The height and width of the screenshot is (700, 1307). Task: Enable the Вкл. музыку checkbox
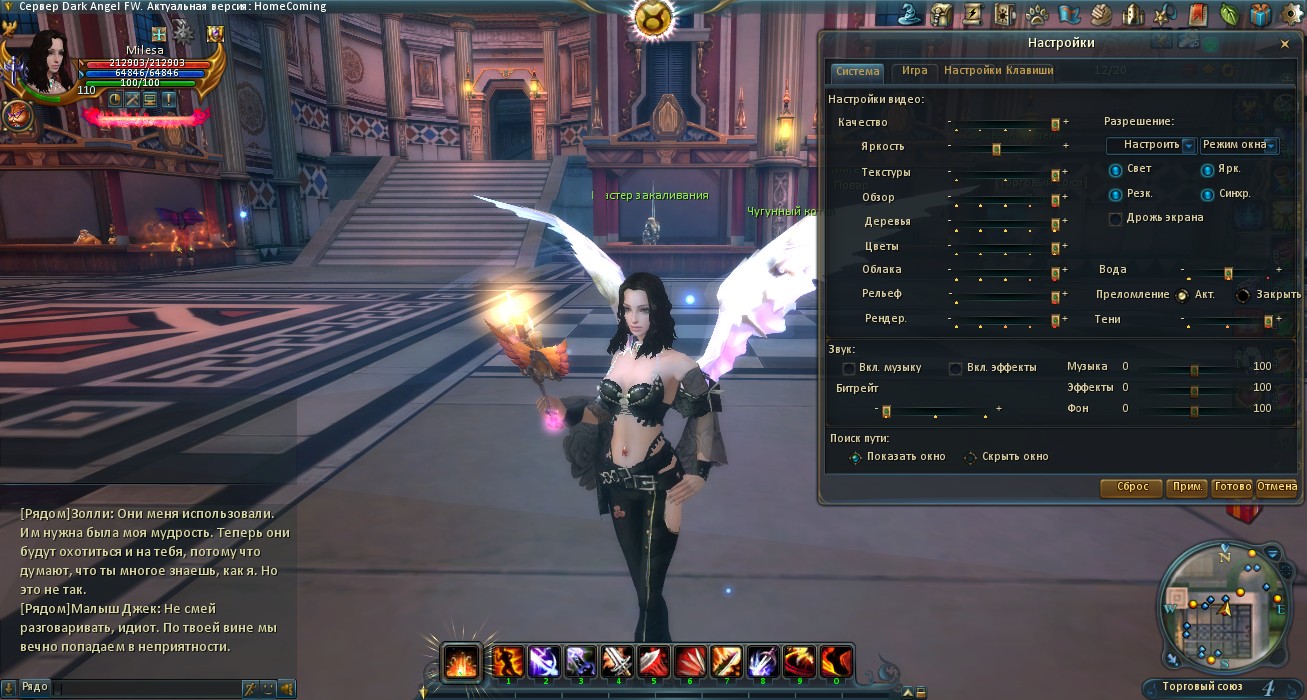pyautogui.click(x=849, y=368)
